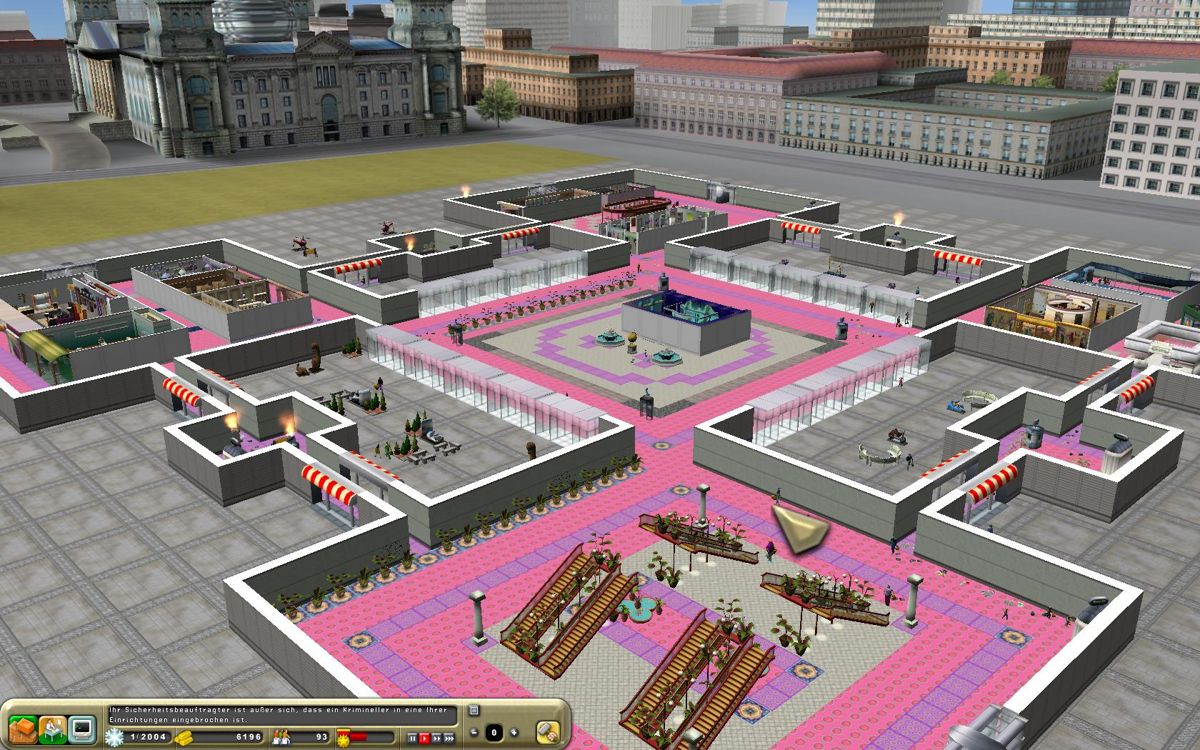Open the staff management icon

[52, 729]
